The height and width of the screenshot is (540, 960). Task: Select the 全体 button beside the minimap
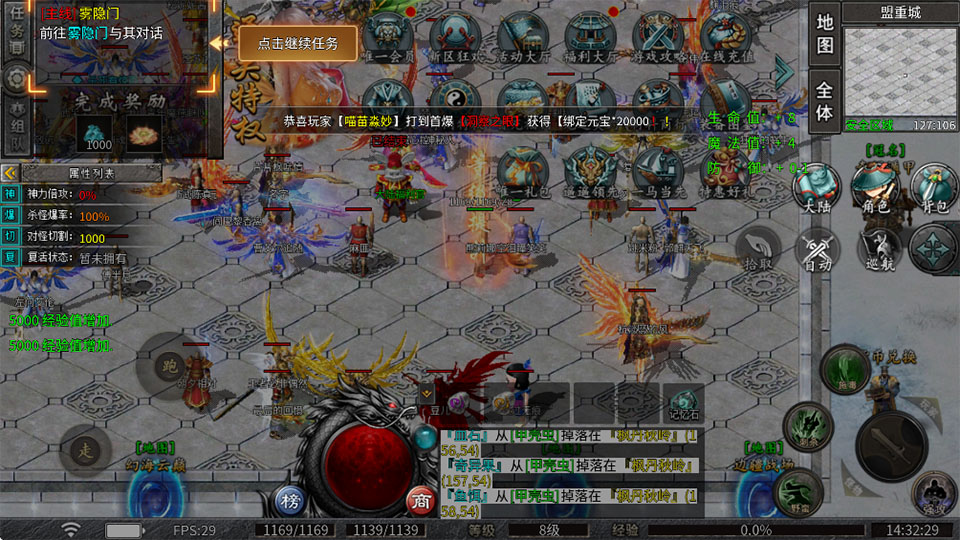click(824, 99)
